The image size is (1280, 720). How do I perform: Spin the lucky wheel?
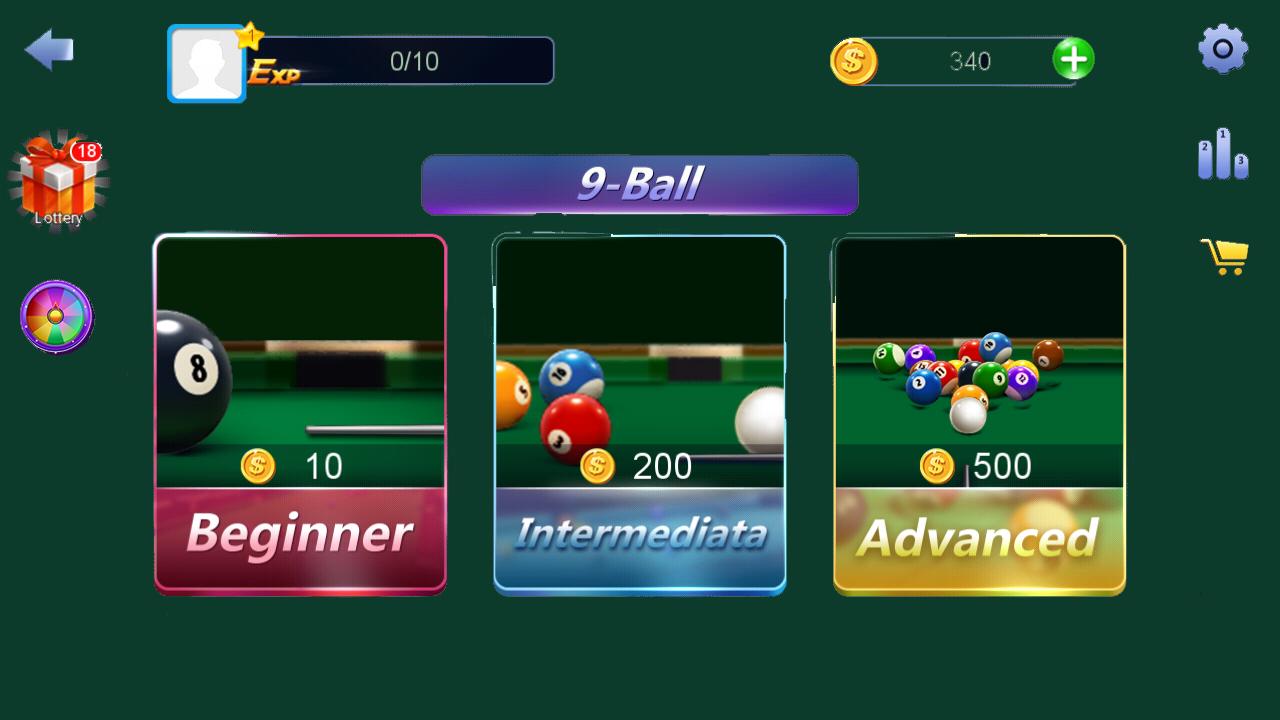(x=56, y=318)
